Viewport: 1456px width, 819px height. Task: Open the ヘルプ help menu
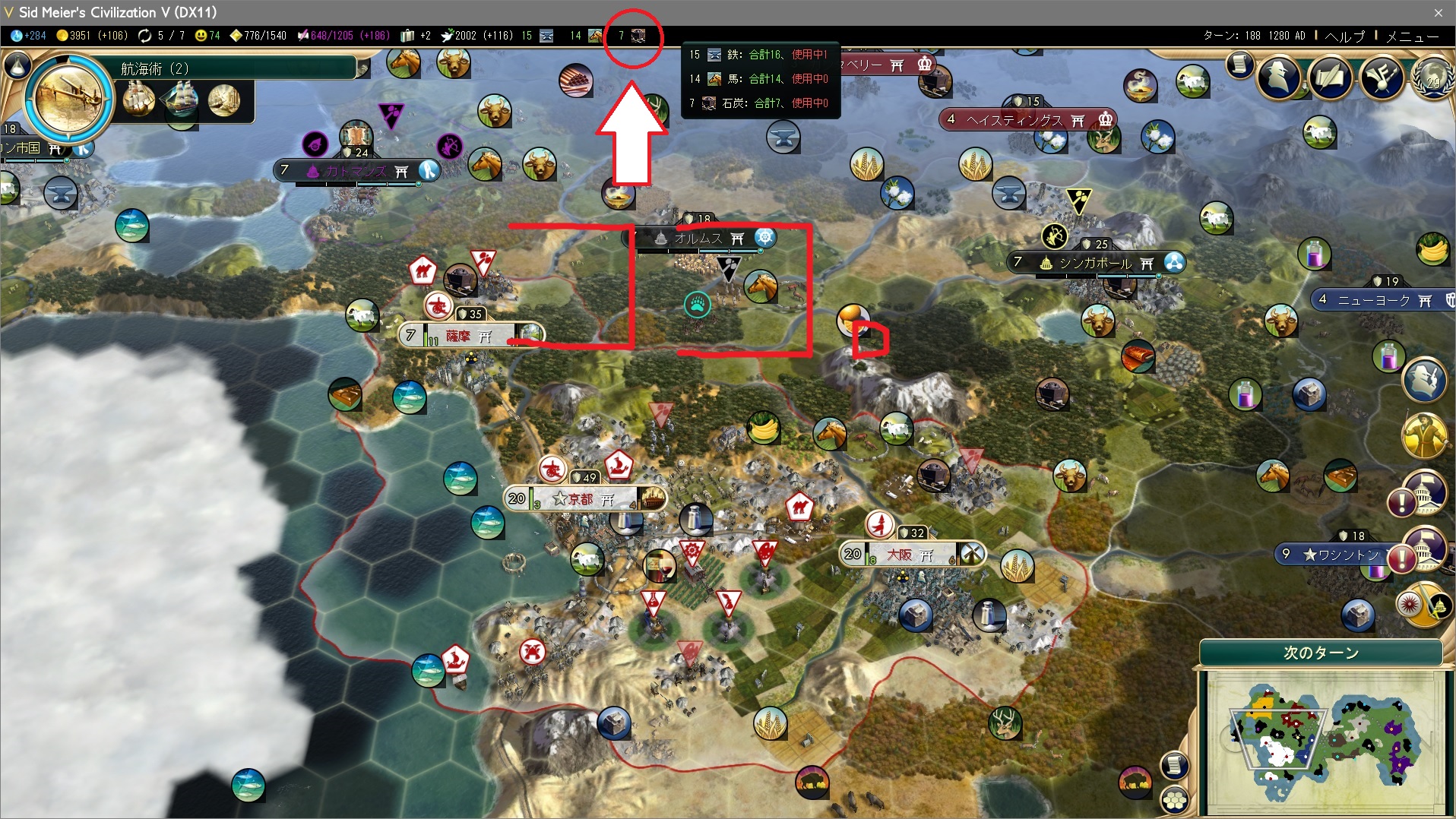pyautogui.click(x=1345, y=36)
